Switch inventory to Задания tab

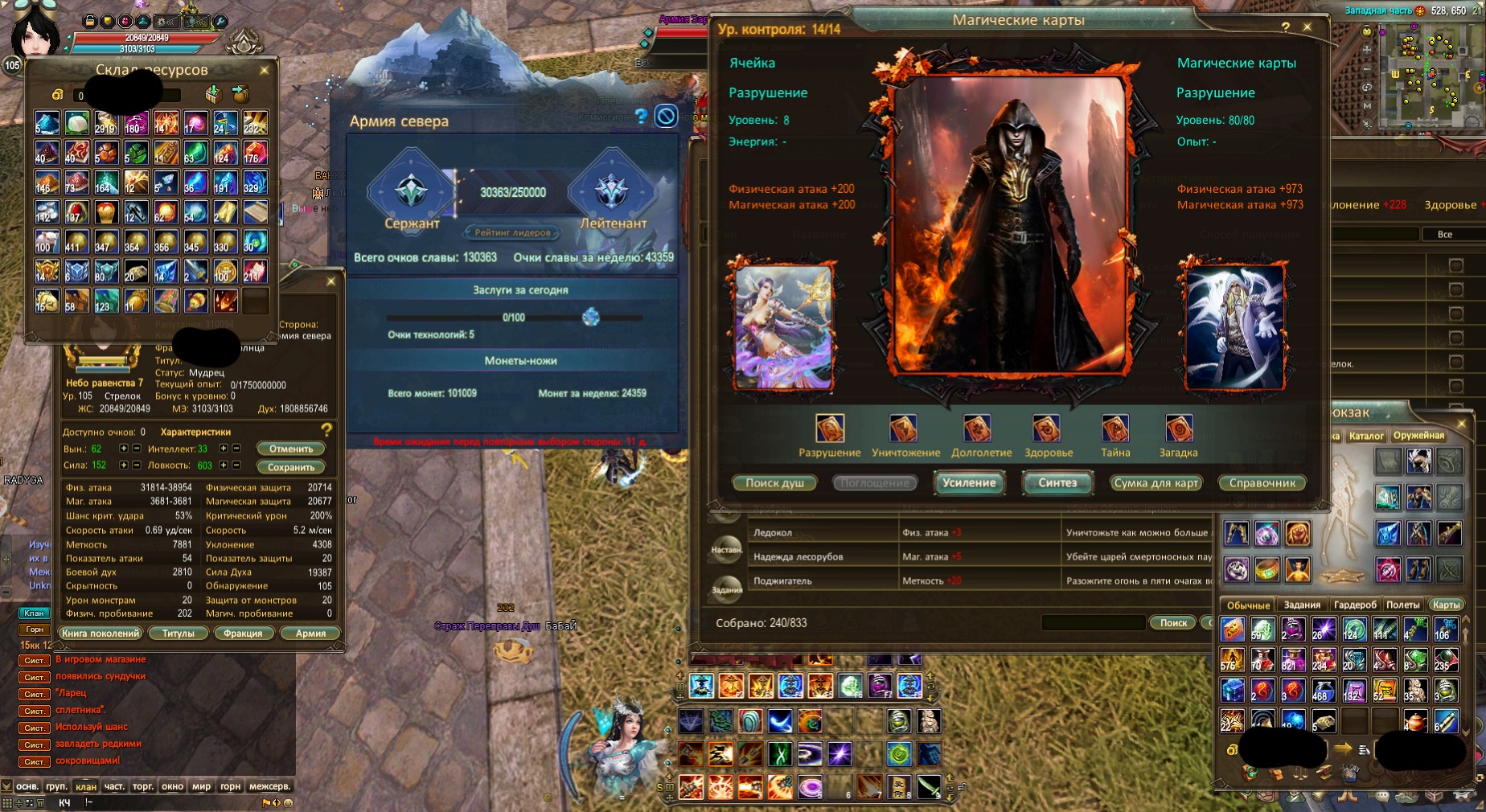coord(1302,605)
